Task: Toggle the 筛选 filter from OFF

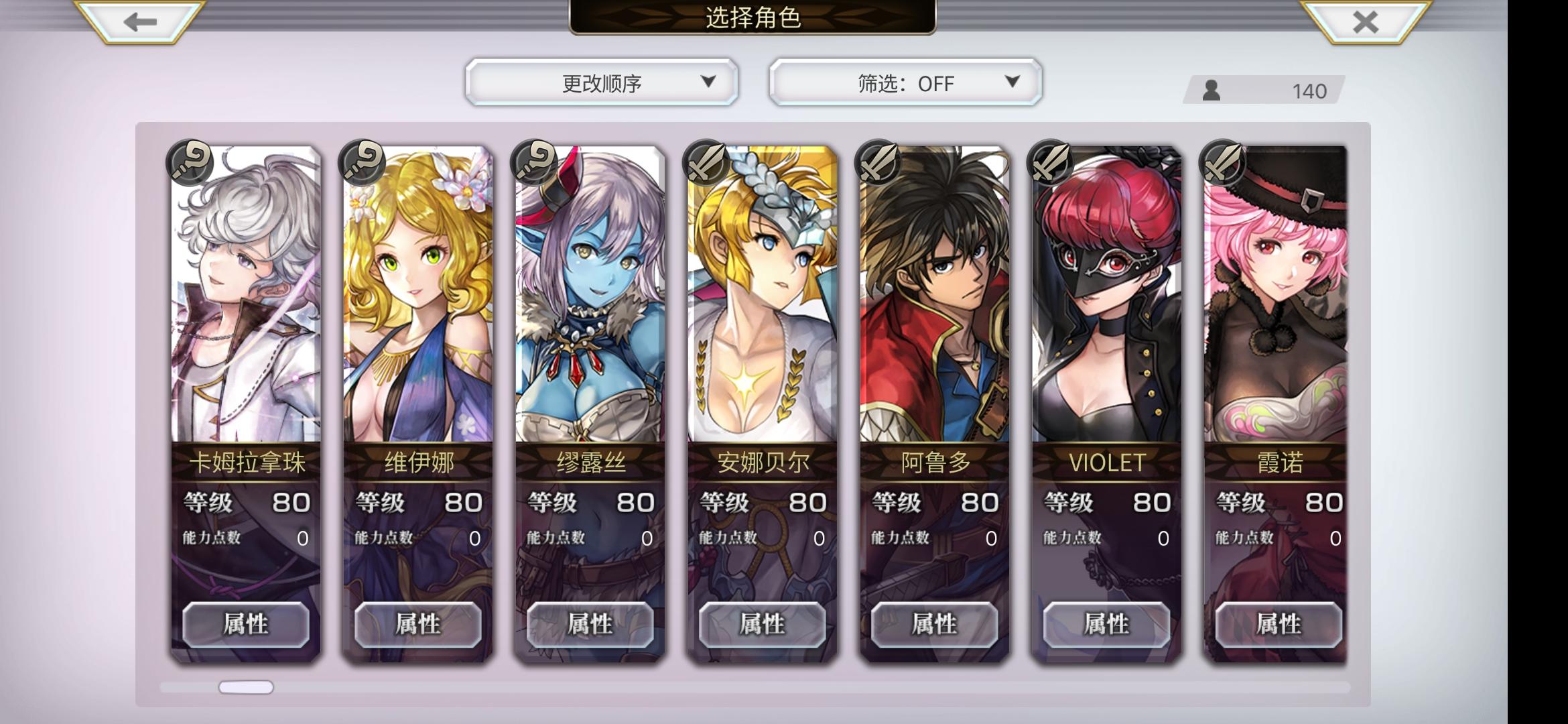Action: tap(905, 82)
